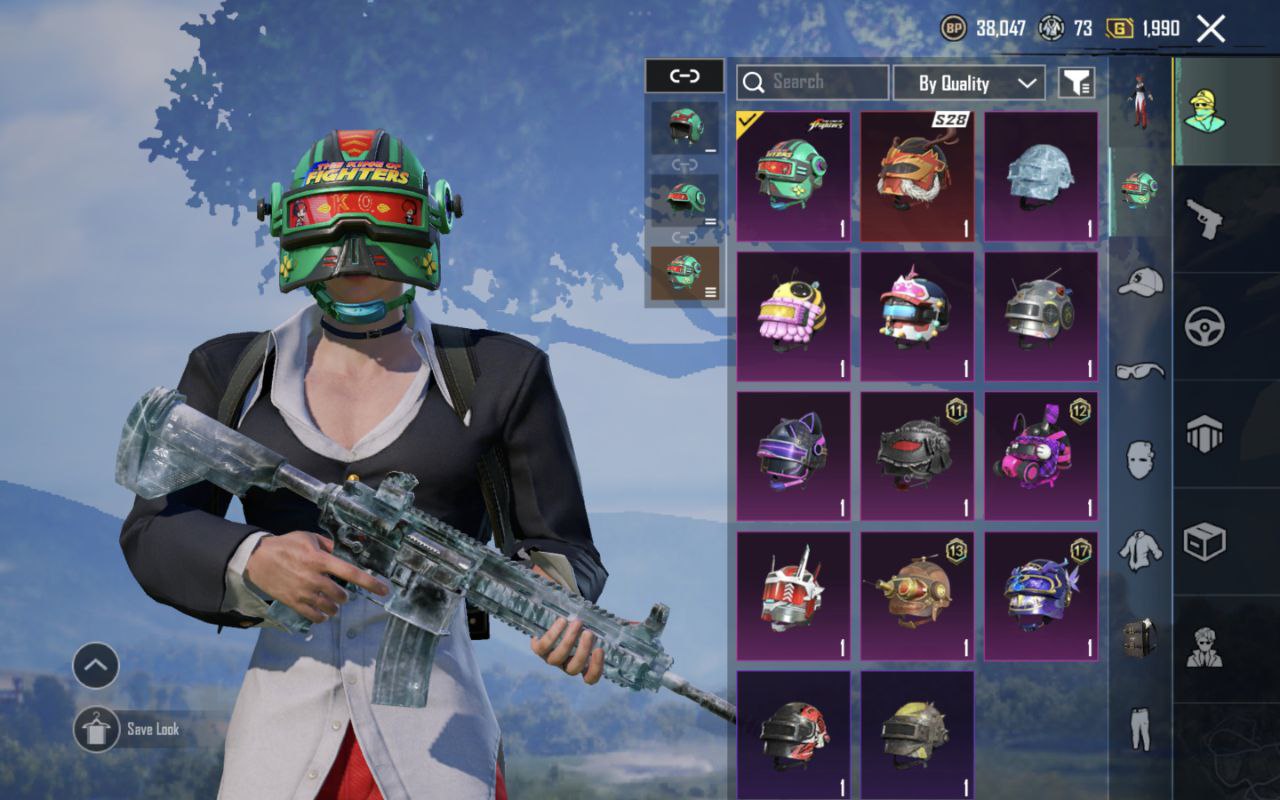This screenshot has height=800, width=1280.
Task: Open the face mask category
Action: 1140,460
